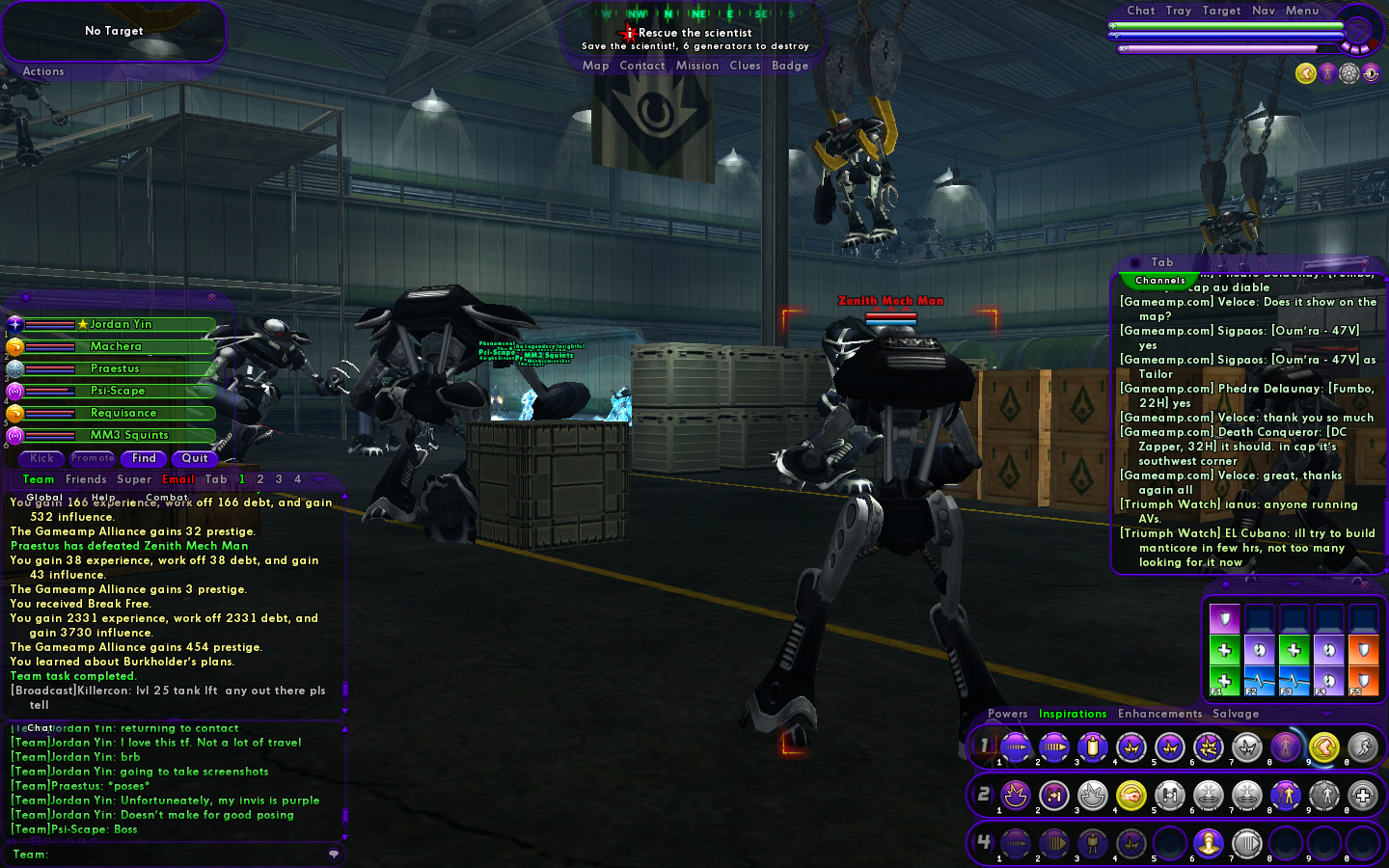Show the Mission details
1389x868 pixels.
pos(697,66)
